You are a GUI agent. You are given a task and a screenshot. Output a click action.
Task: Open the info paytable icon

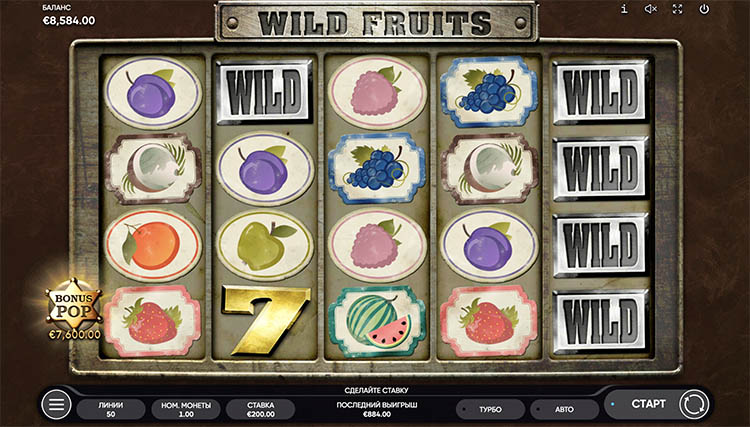624,9
